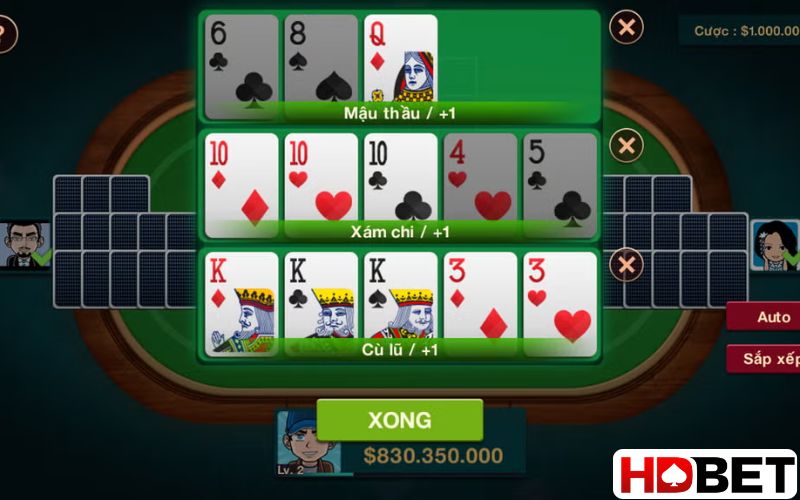Viewport: 800px width, 500px height.
Task: Clear the Xám chi middle row X button
Action: (626, 146)
